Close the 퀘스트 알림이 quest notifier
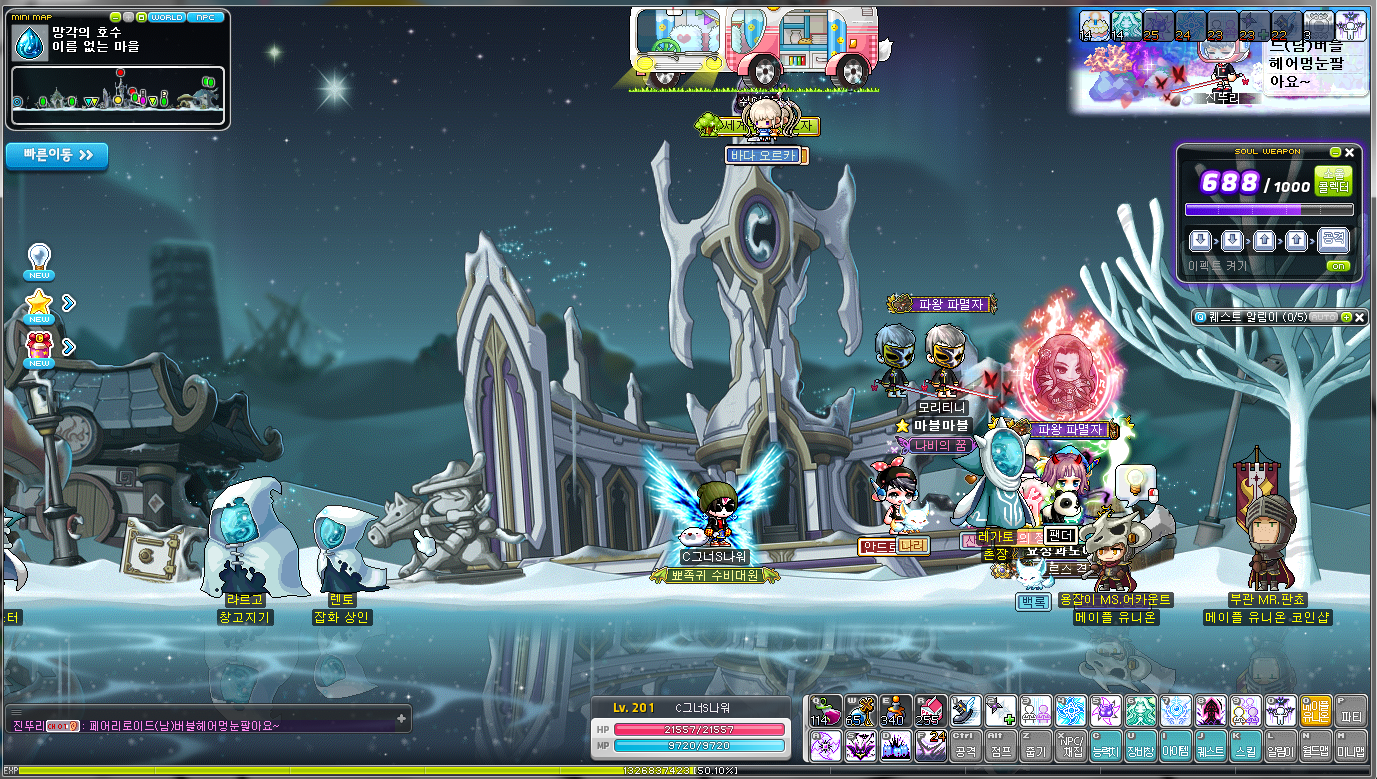Screen dimensions: 1377x779 tap(1360, 317)
